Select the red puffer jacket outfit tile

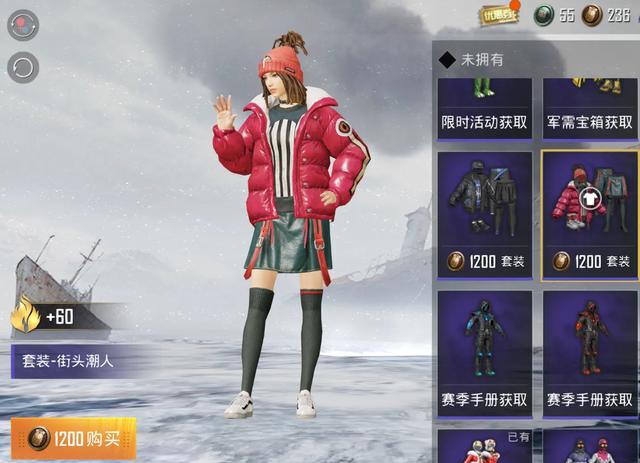pyautogui.click(x=590, y=213)
